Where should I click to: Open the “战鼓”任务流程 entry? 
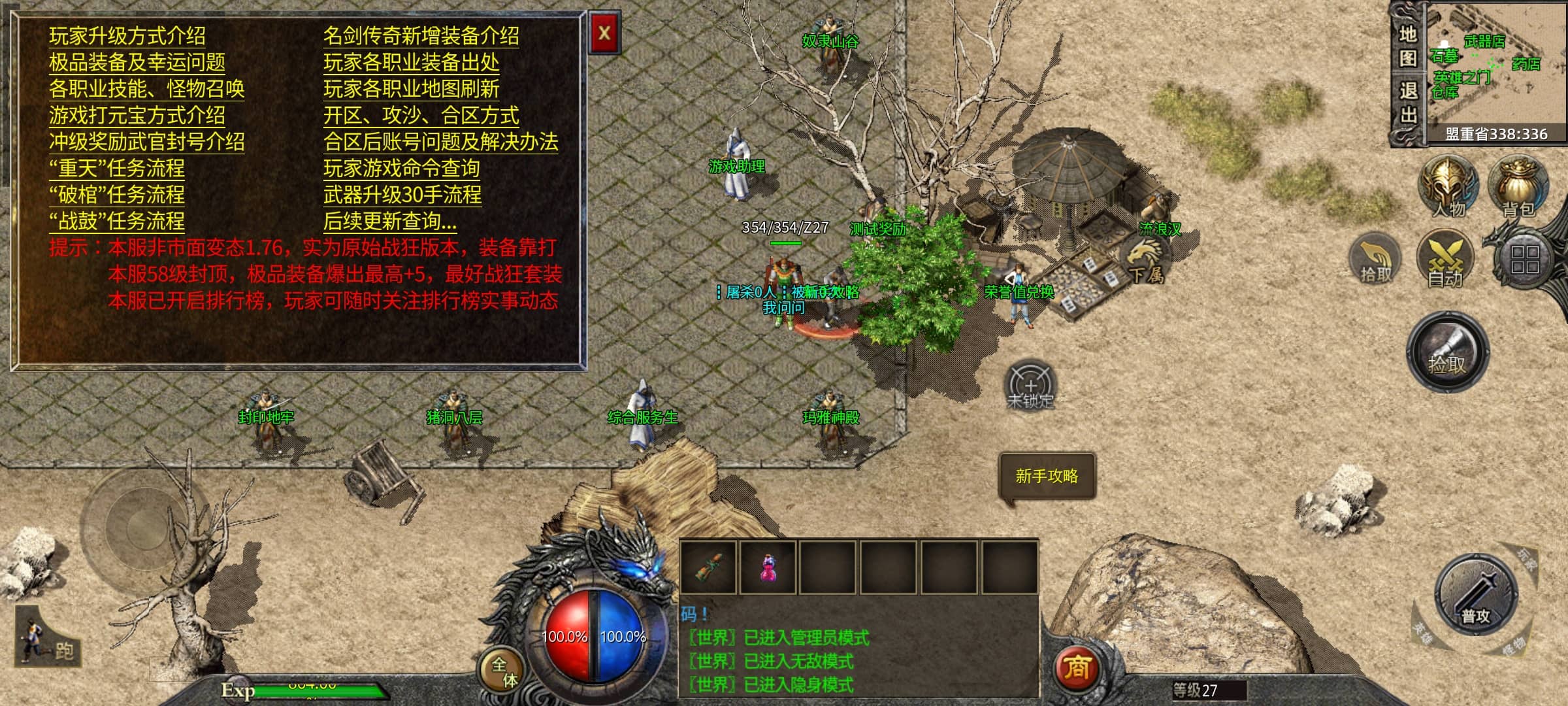coord(117,222)
